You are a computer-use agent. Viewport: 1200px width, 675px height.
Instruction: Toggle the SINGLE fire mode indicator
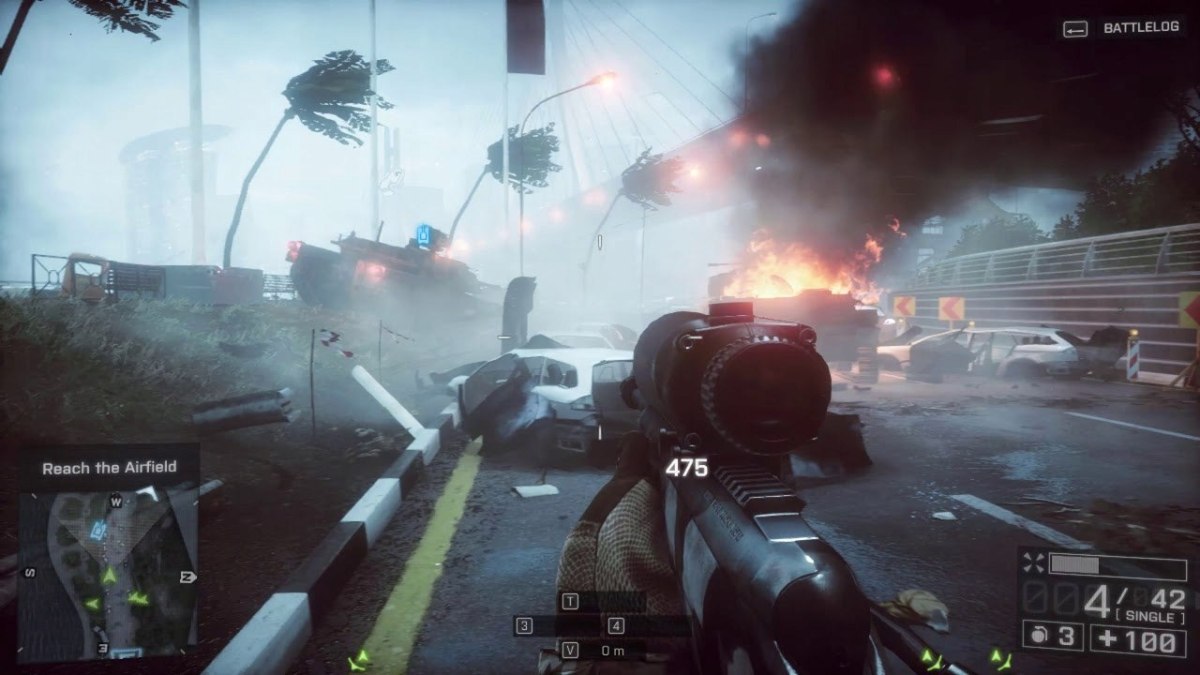click(x=1152, y=619)
